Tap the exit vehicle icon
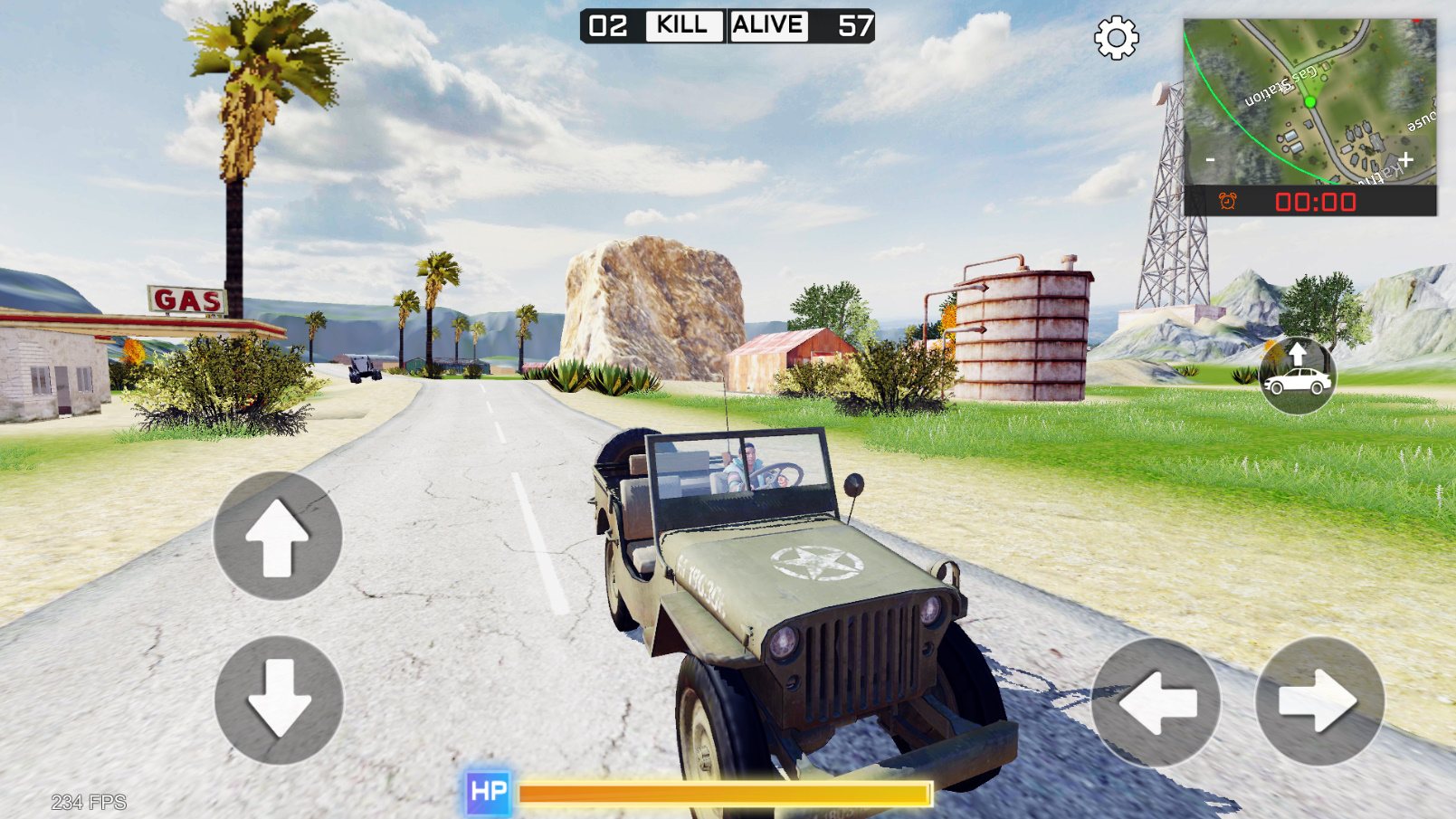 point(1298,376)
